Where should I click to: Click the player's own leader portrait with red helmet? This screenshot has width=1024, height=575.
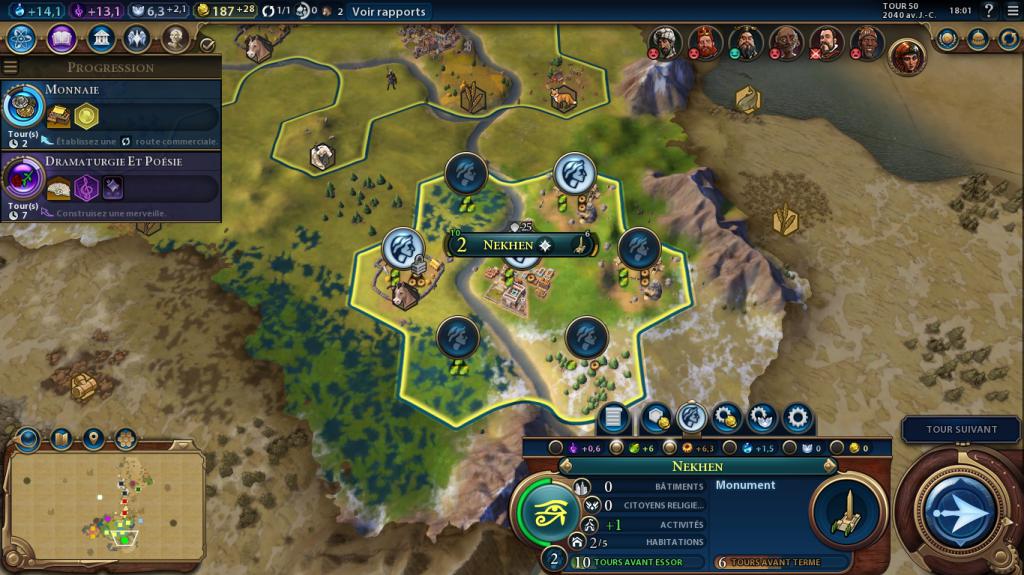(x=906, y=56)
